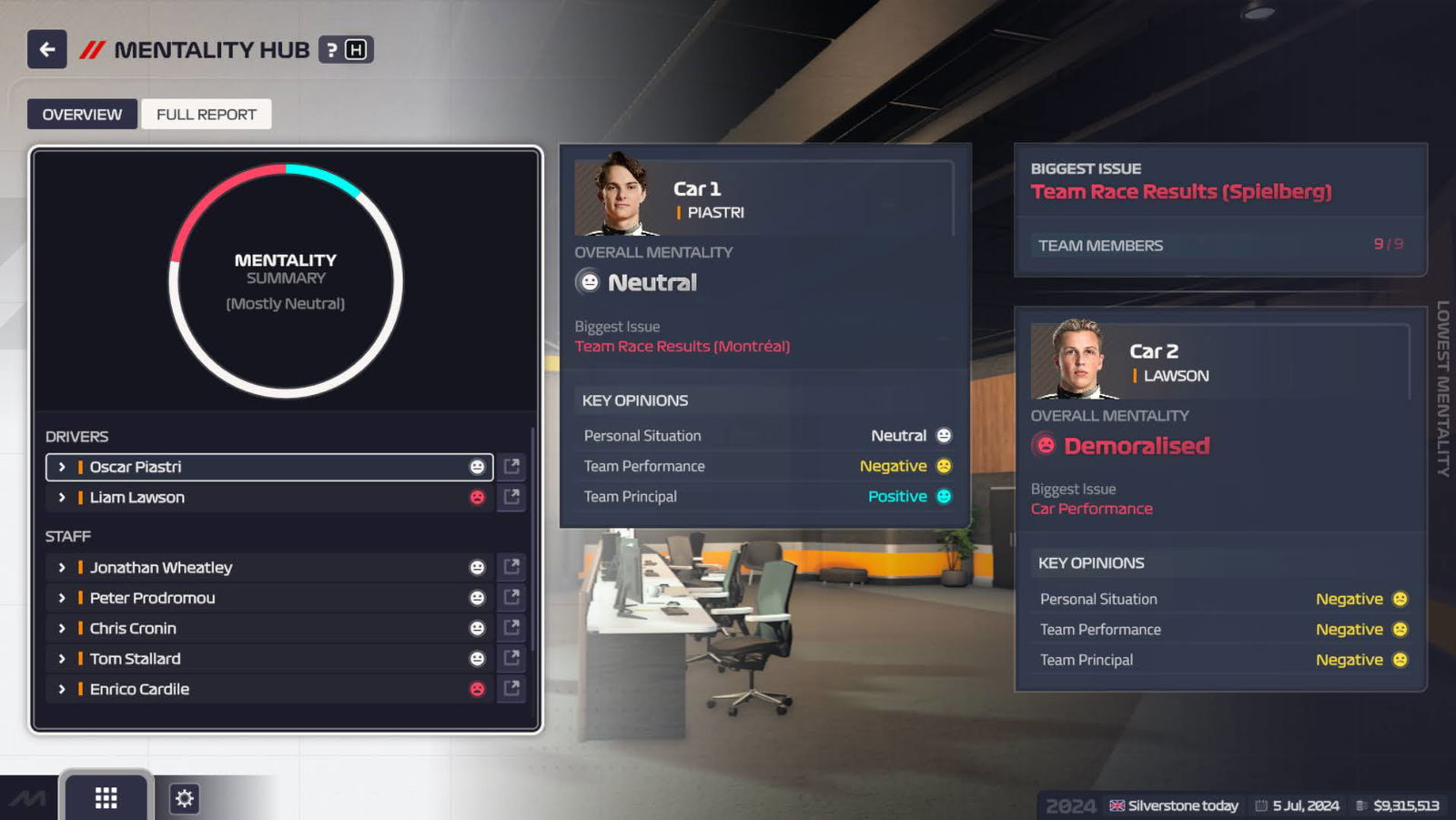Select Peter Prodromou staff row
The width and height of the screenshot is (1456, 820).
pyautogui.click(x=269, y=598)
